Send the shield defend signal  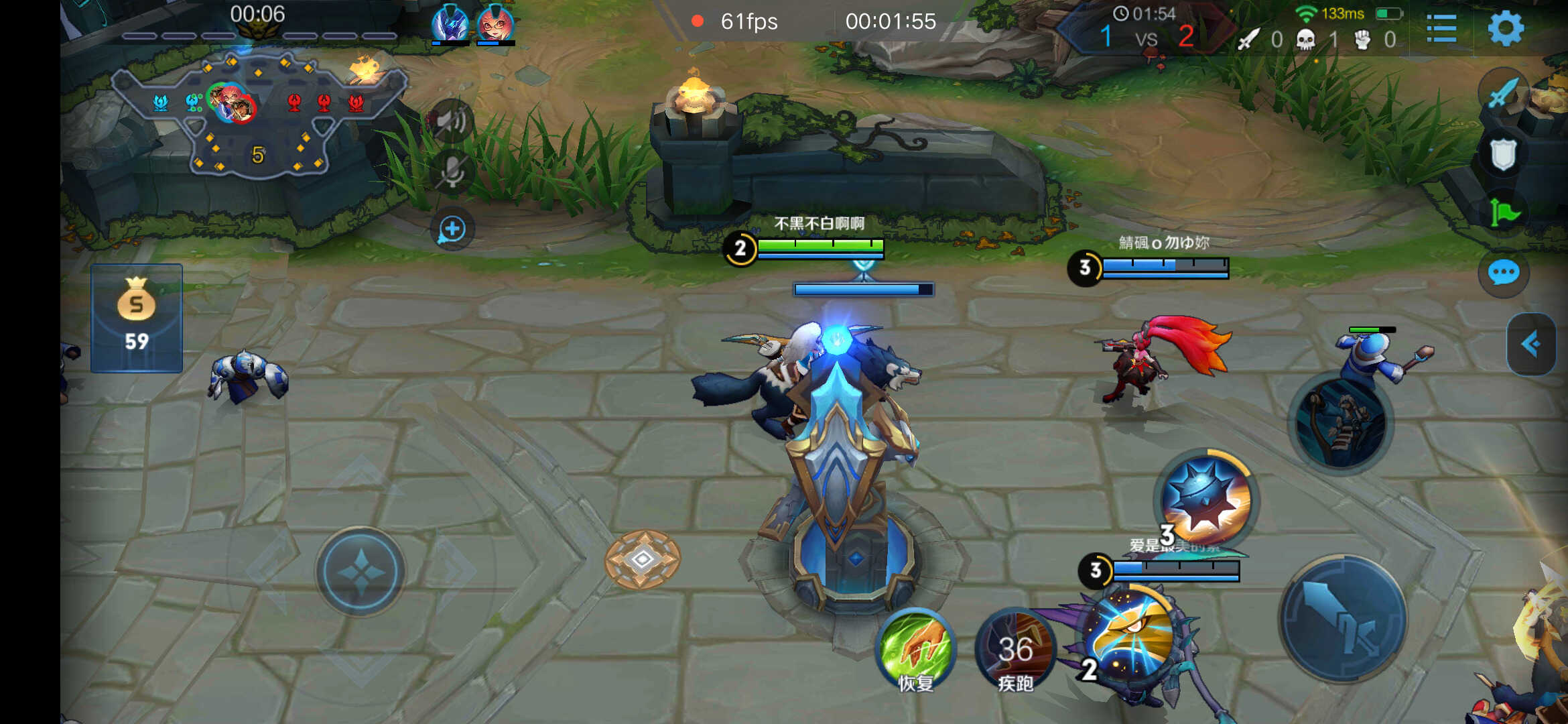(x=1503, y=154)
